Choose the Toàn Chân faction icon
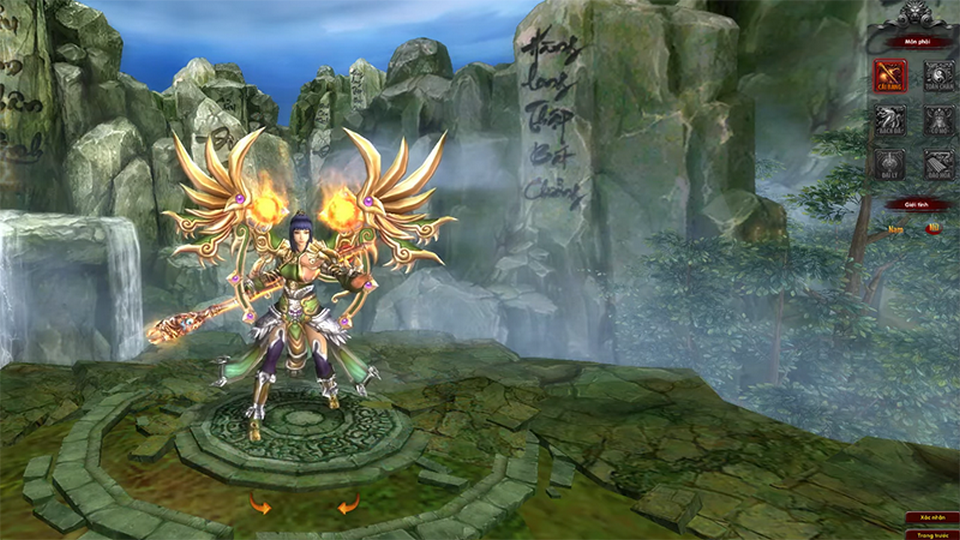This screenshot has width=960, height=540. (938, 76)
